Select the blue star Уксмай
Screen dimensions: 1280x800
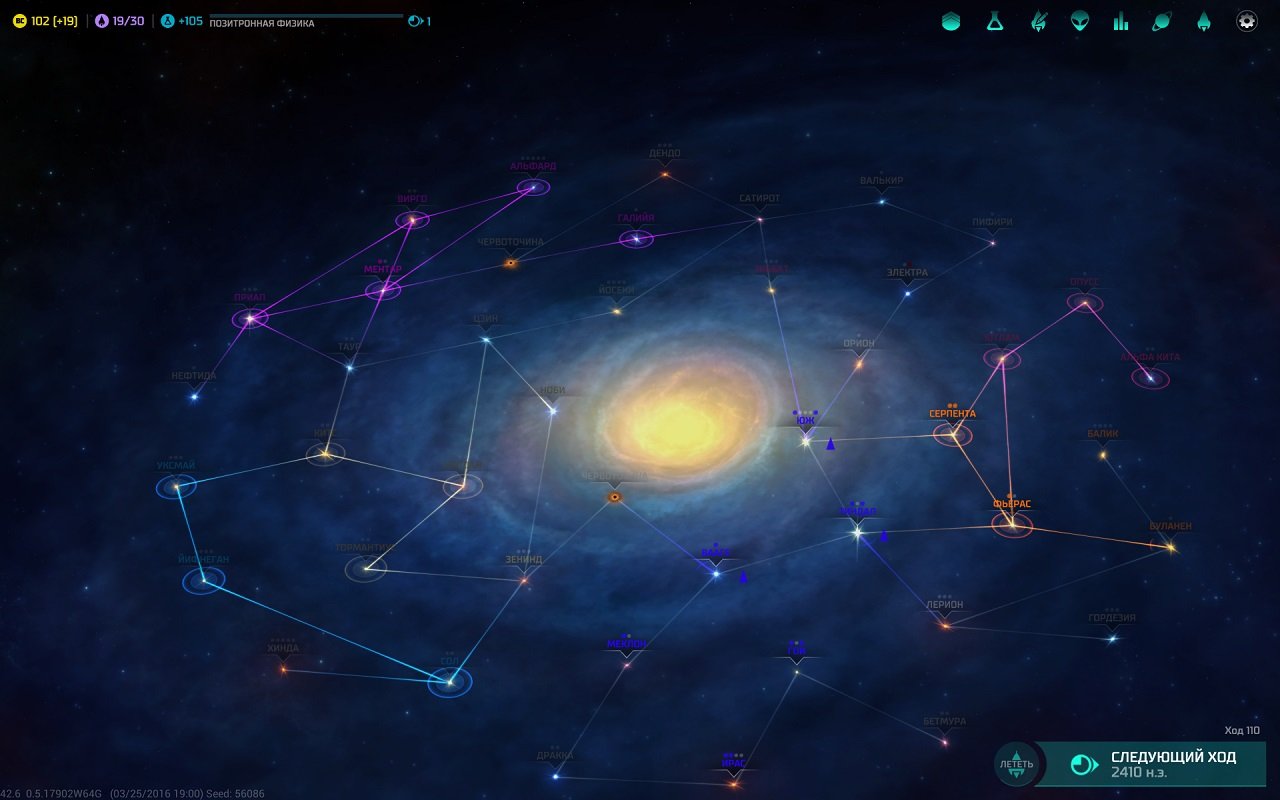(176, 486)
